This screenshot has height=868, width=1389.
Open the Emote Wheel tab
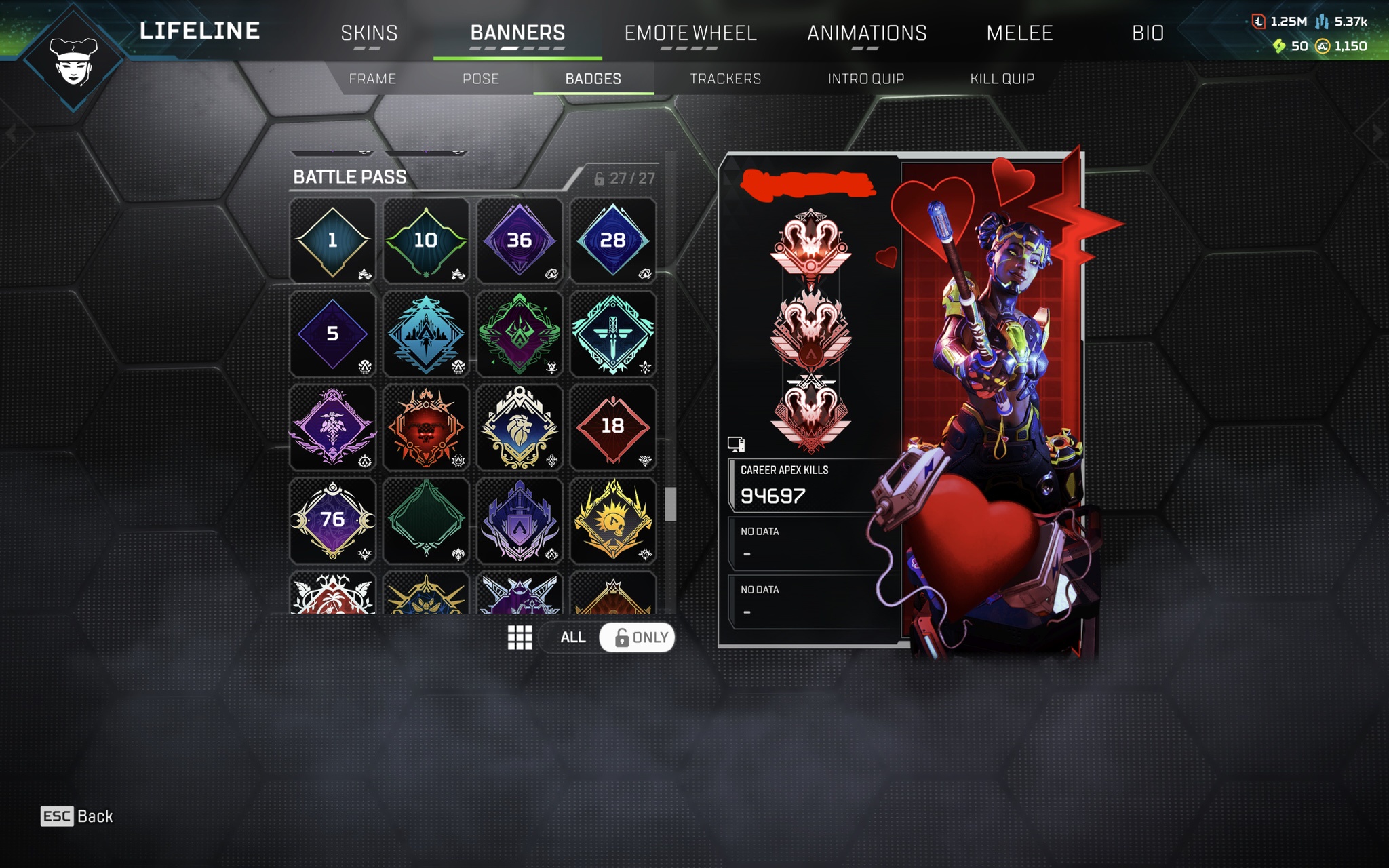pos(690,33)
